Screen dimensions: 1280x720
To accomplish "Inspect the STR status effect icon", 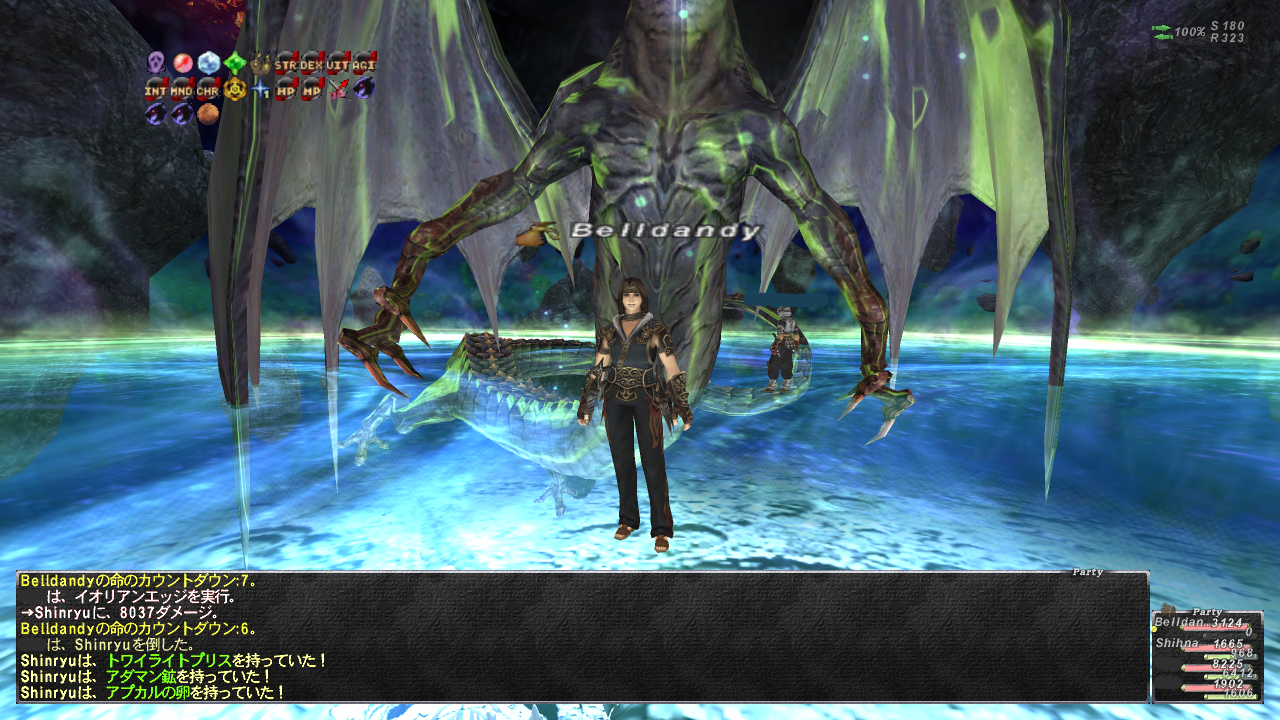I will pos(286,62).
